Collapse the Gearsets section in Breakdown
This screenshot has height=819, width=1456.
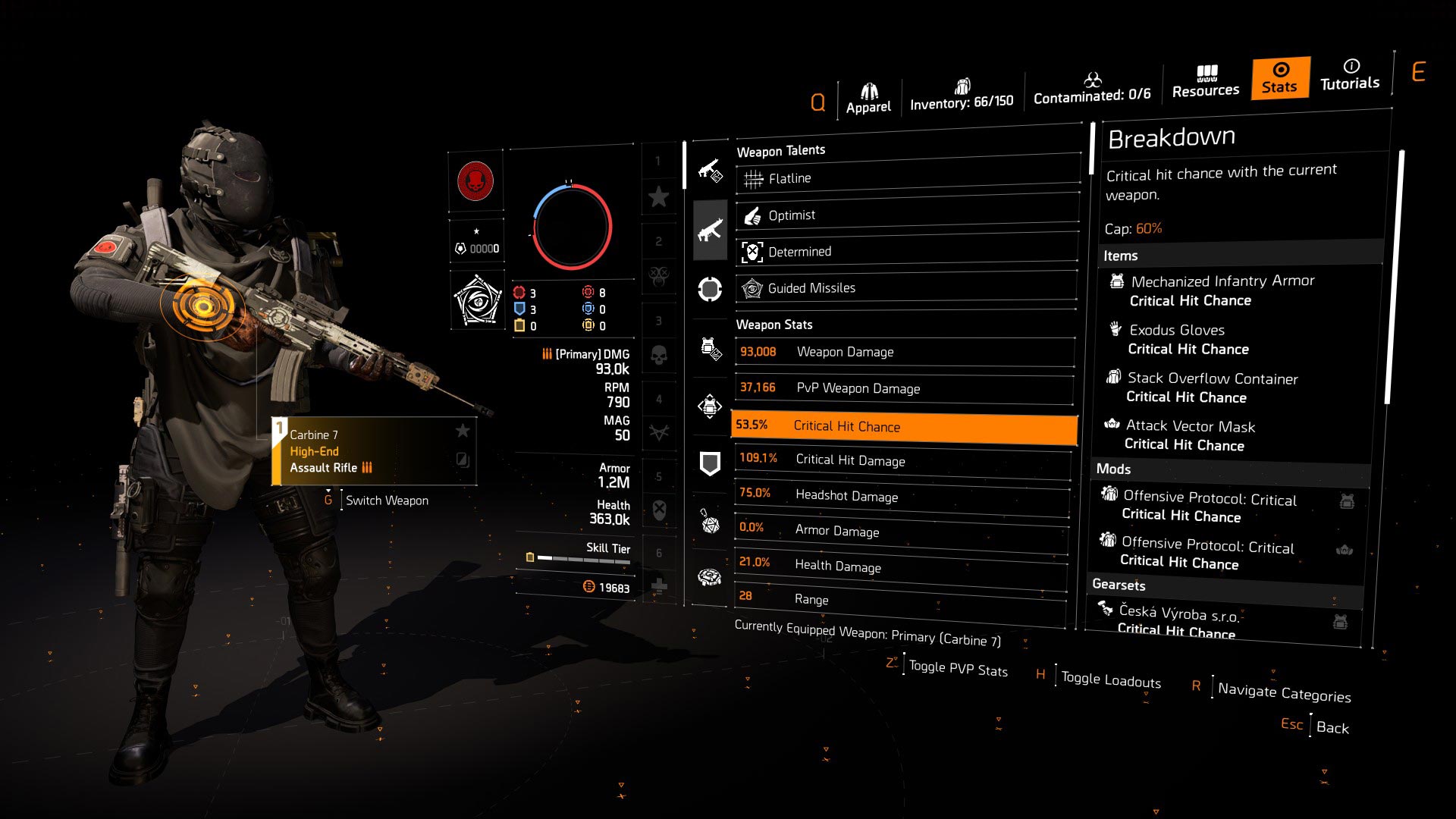click(1120, 585)
